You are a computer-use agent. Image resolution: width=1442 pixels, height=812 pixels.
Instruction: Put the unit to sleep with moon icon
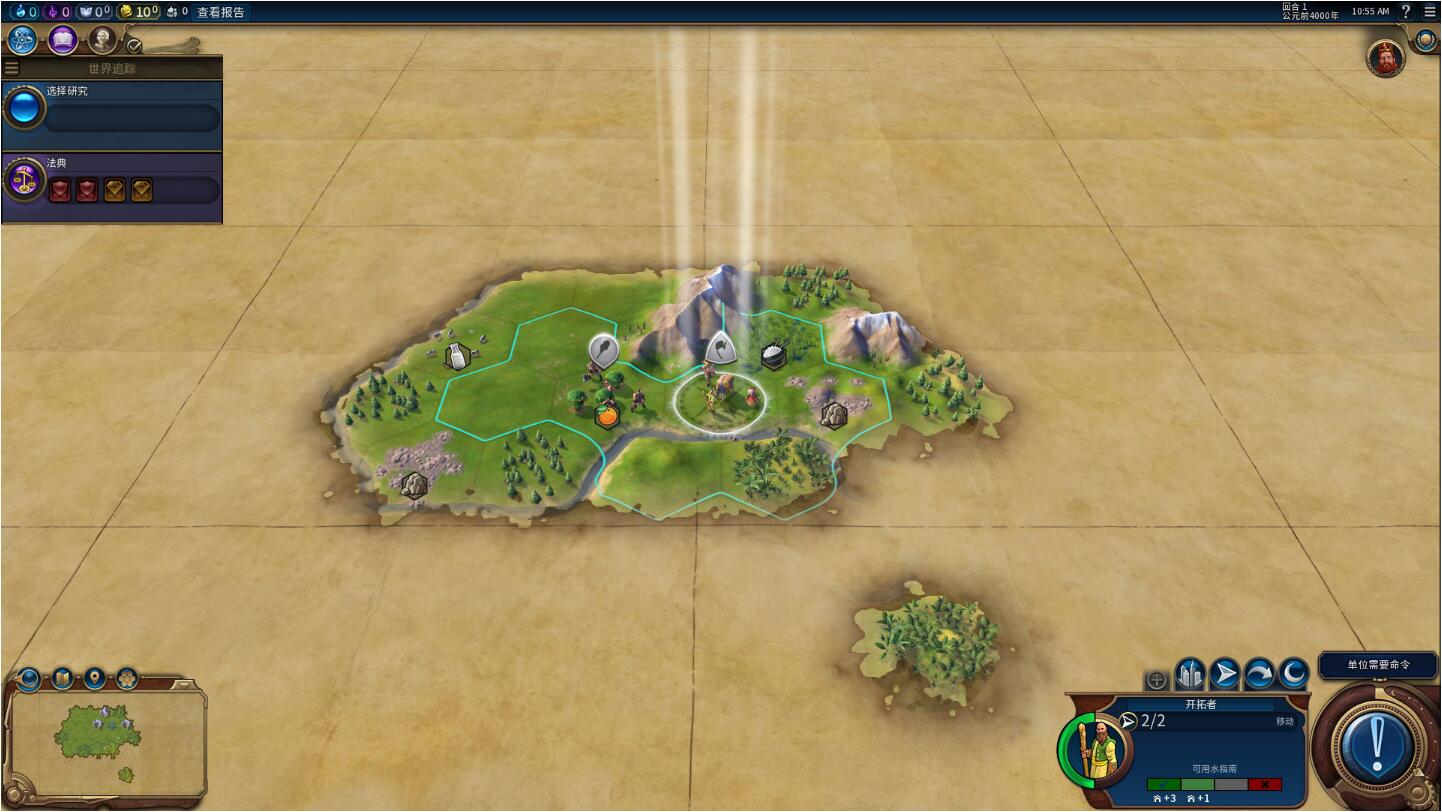pos(1293,675)
